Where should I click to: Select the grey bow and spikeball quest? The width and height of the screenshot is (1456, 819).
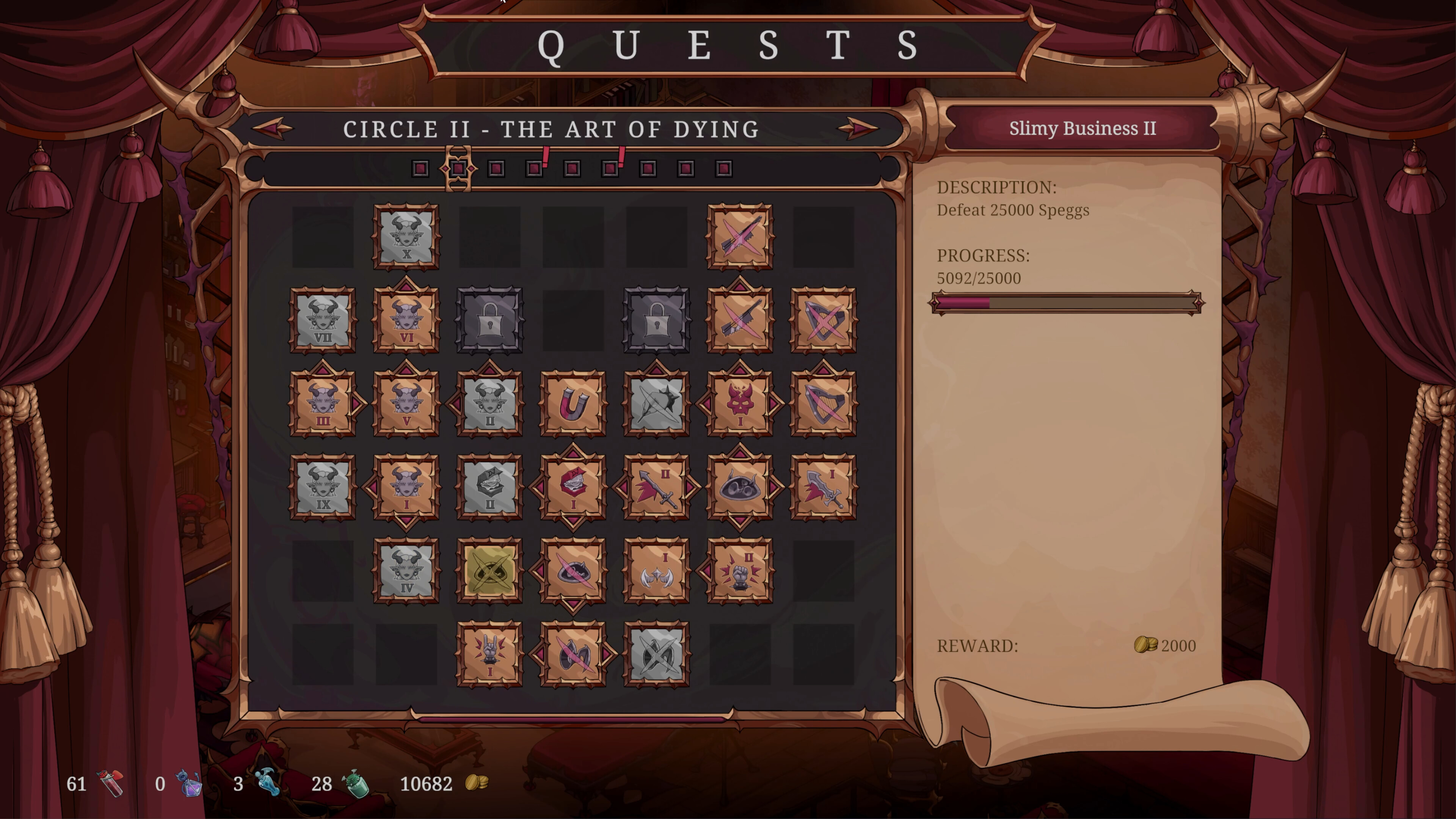656,403
